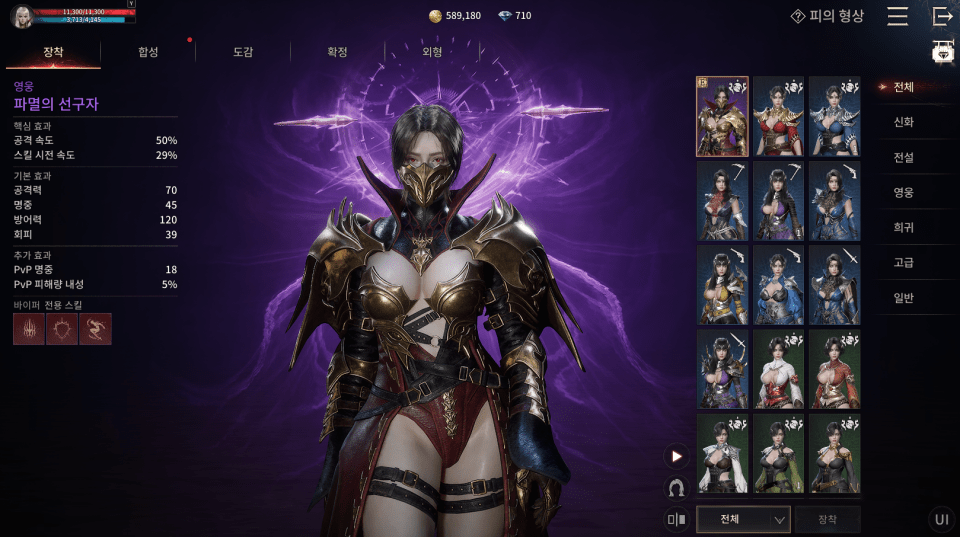This screenshot has width=960, height=537.
Task: Select the 확정 tab
Action: (337, 52)
